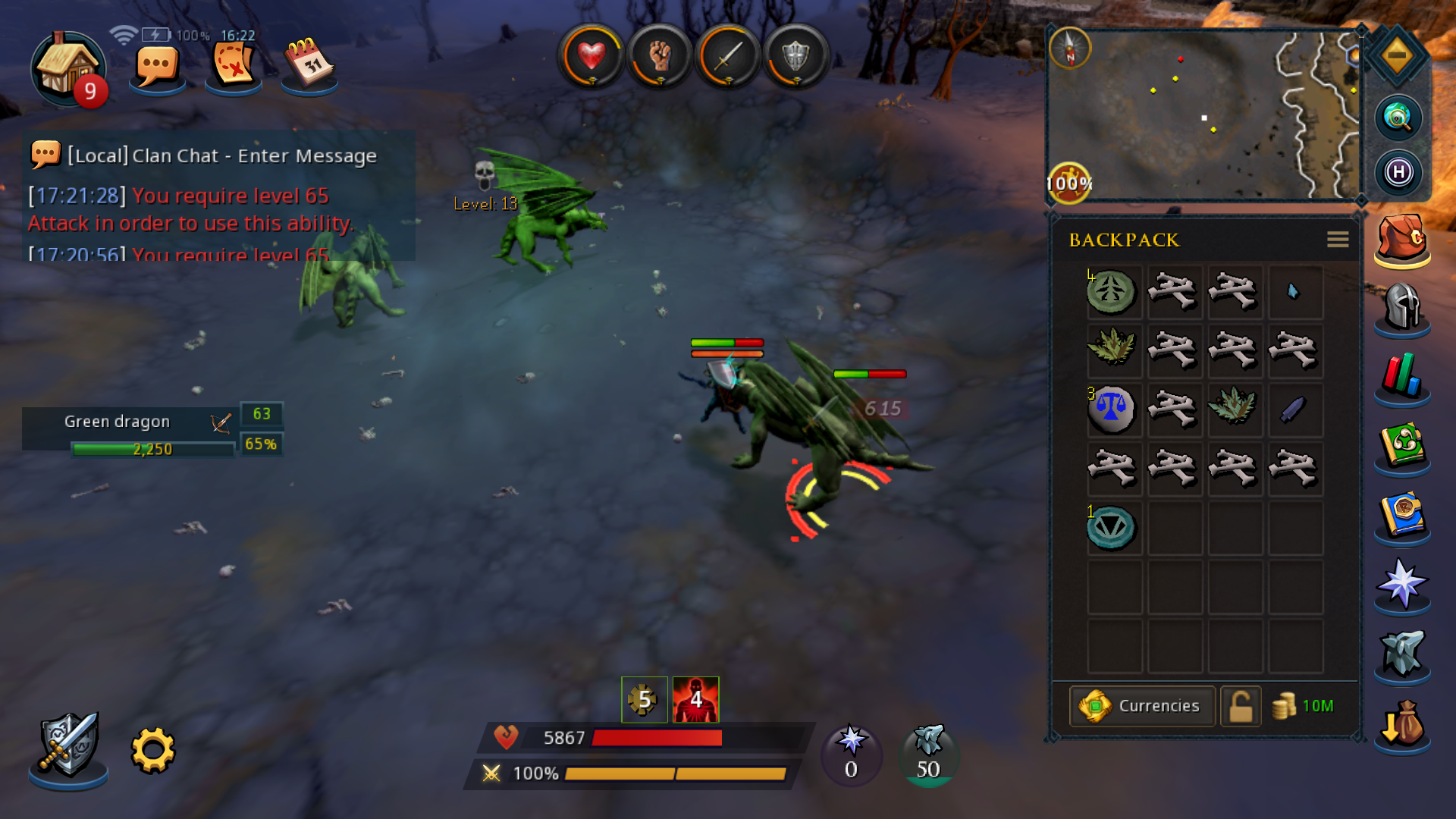Toggle the backpack padlock button

coord(1241,706)
